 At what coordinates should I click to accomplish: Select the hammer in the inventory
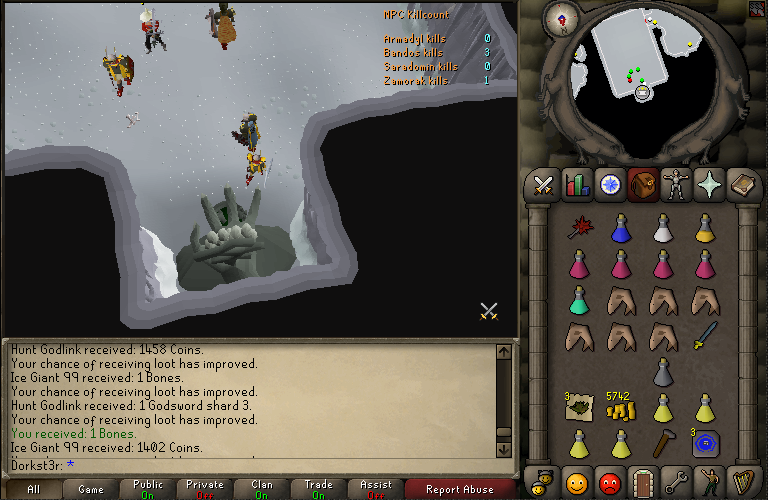coord(663,442)
